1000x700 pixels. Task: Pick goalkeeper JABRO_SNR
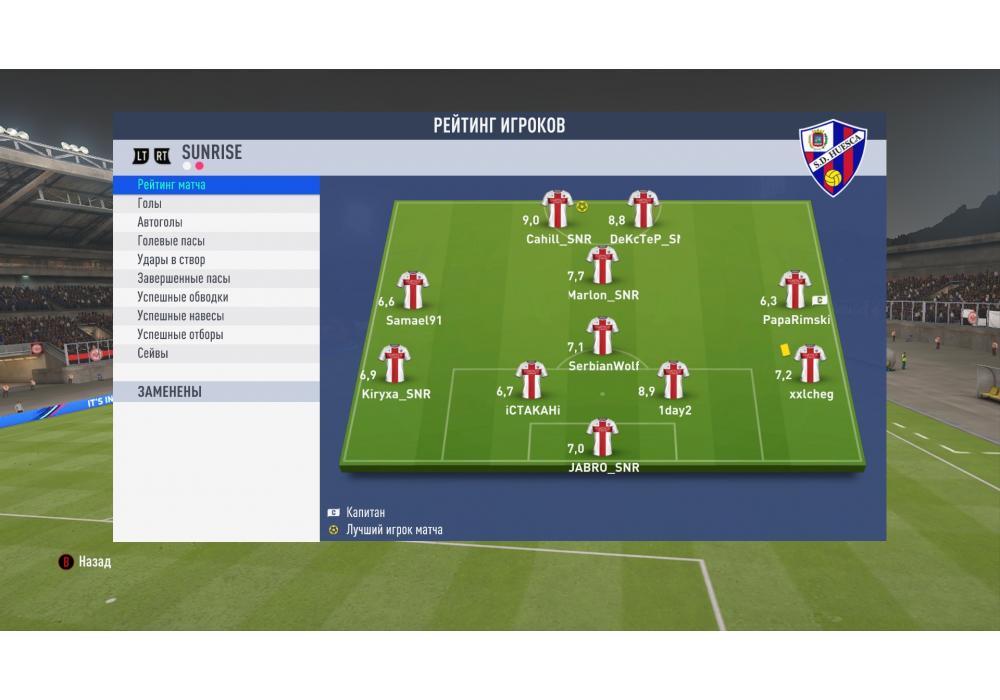(x=602, y=439)
